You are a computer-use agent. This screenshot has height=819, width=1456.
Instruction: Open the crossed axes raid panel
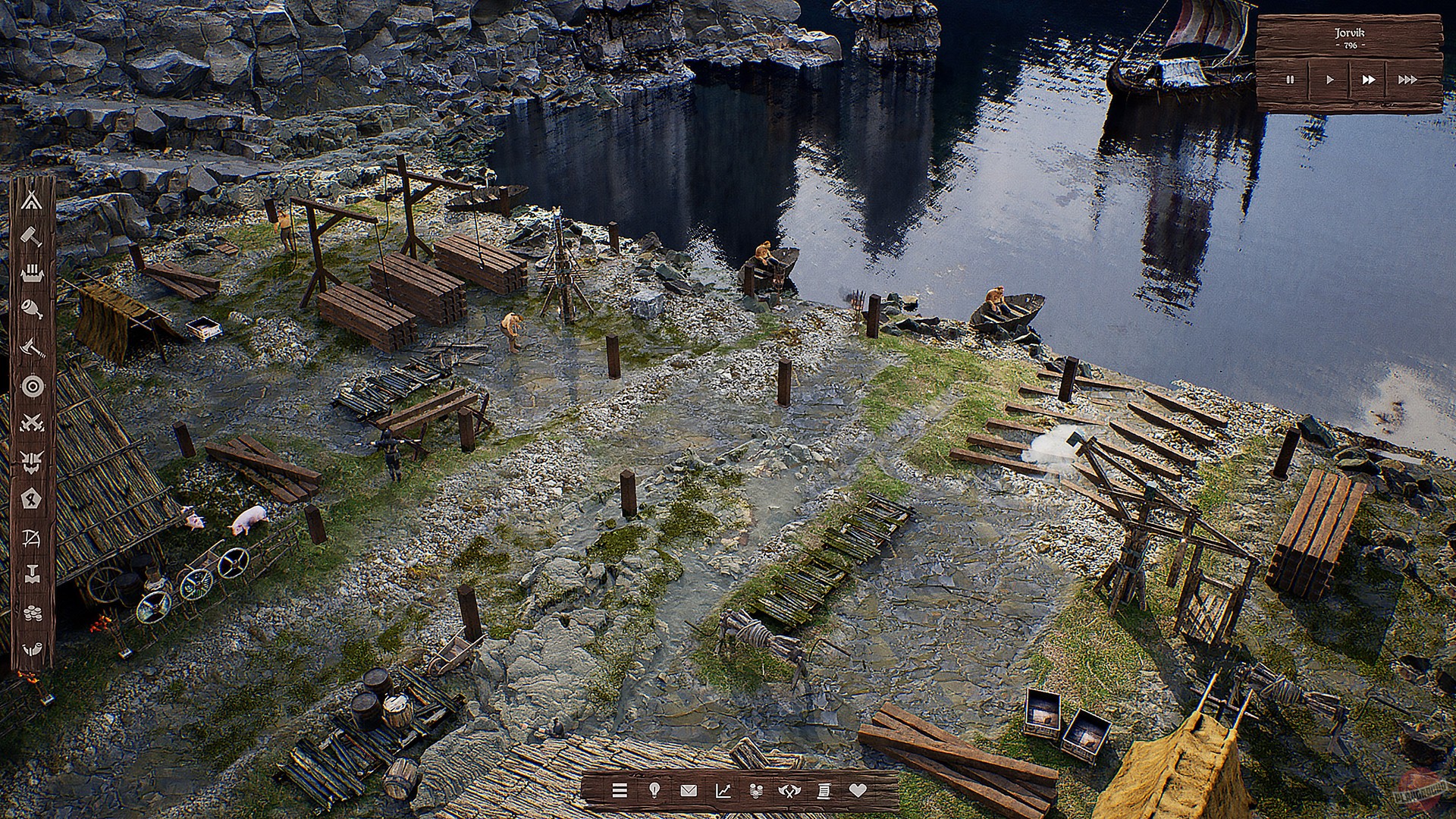(x=789, y=790)
